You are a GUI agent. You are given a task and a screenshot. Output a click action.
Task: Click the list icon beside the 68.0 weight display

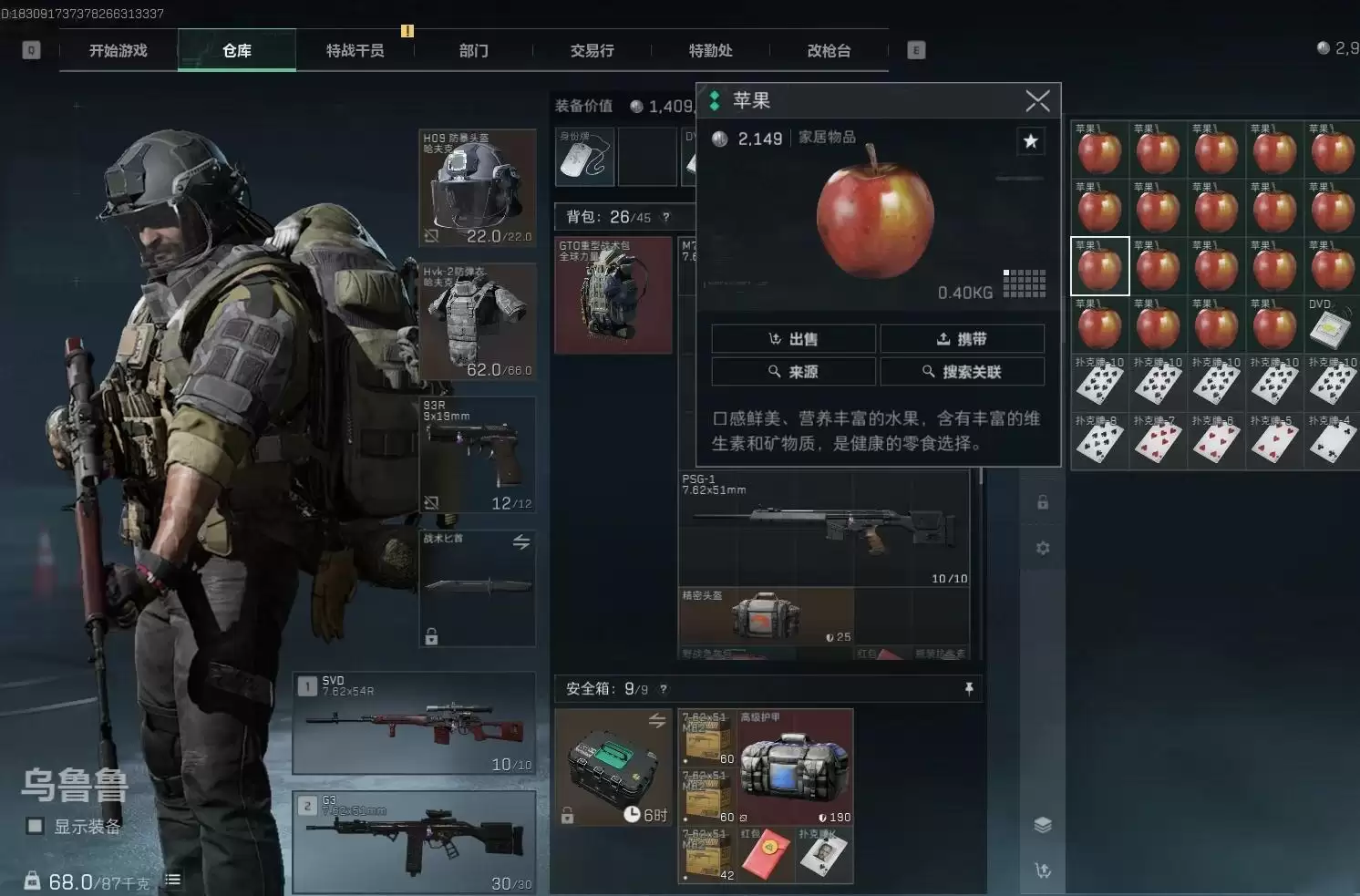point(172,880)
